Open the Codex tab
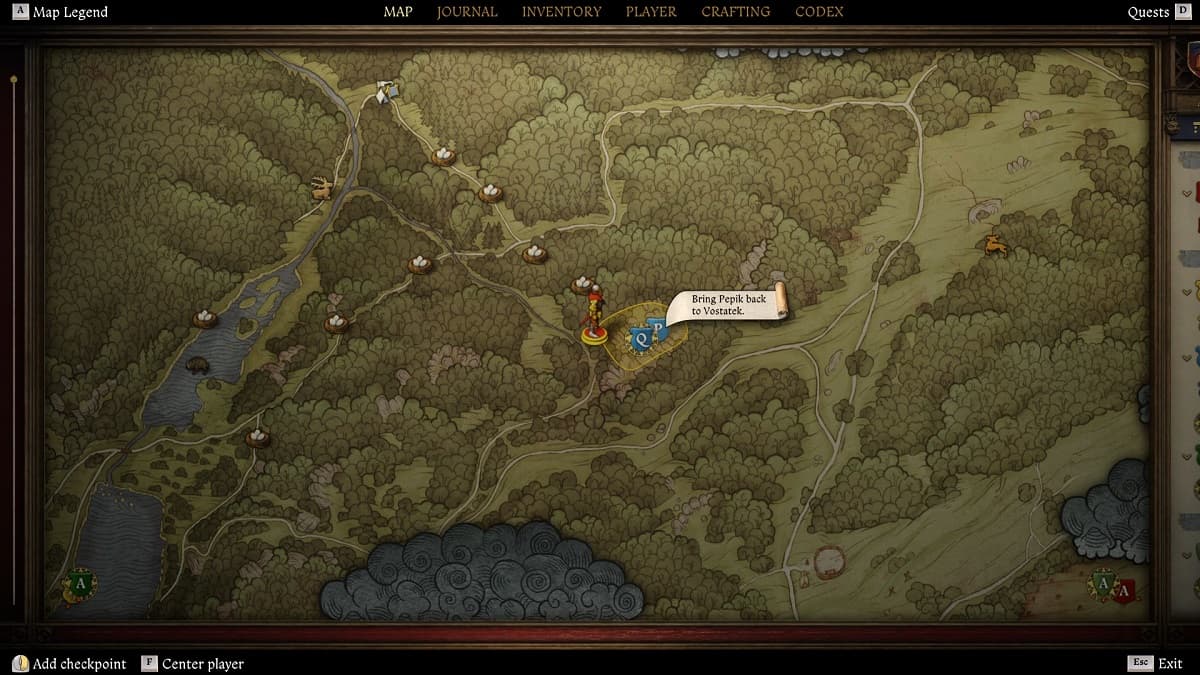This screenshot has height=675, width=1200. (x=819, y=12)
